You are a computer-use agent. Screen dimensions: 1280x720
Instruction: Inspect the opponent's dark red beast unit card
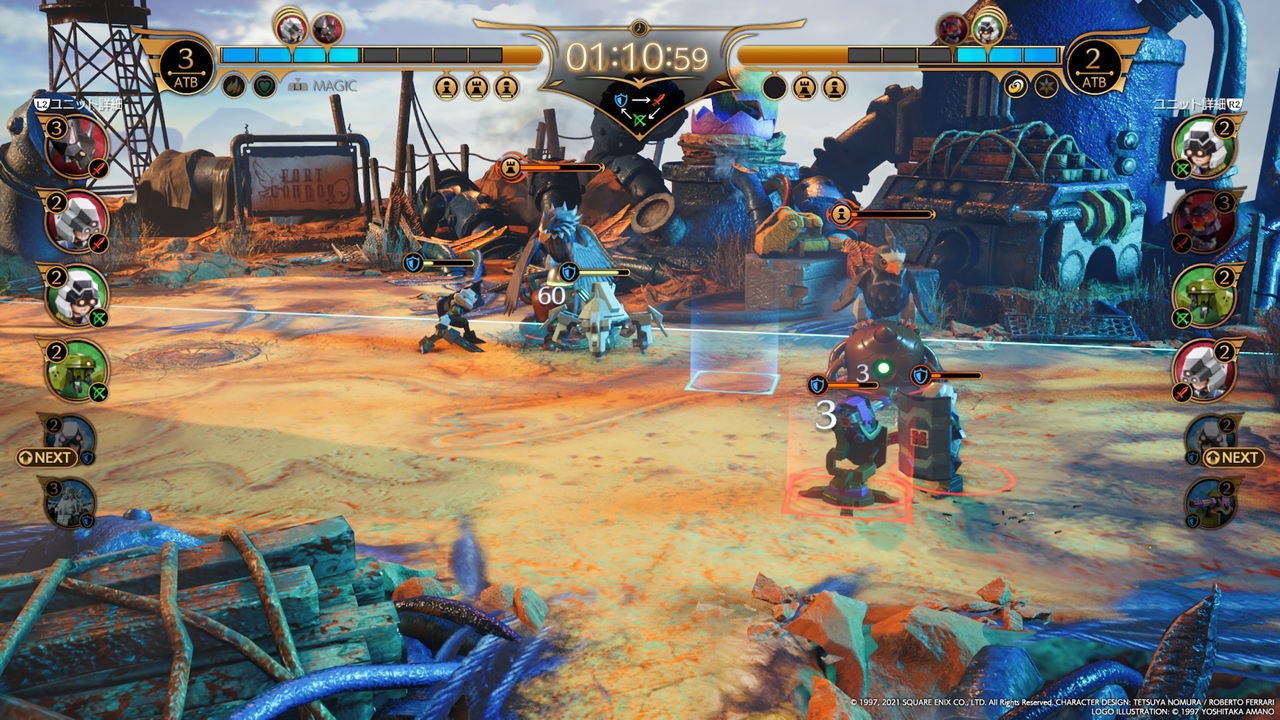1204,221
